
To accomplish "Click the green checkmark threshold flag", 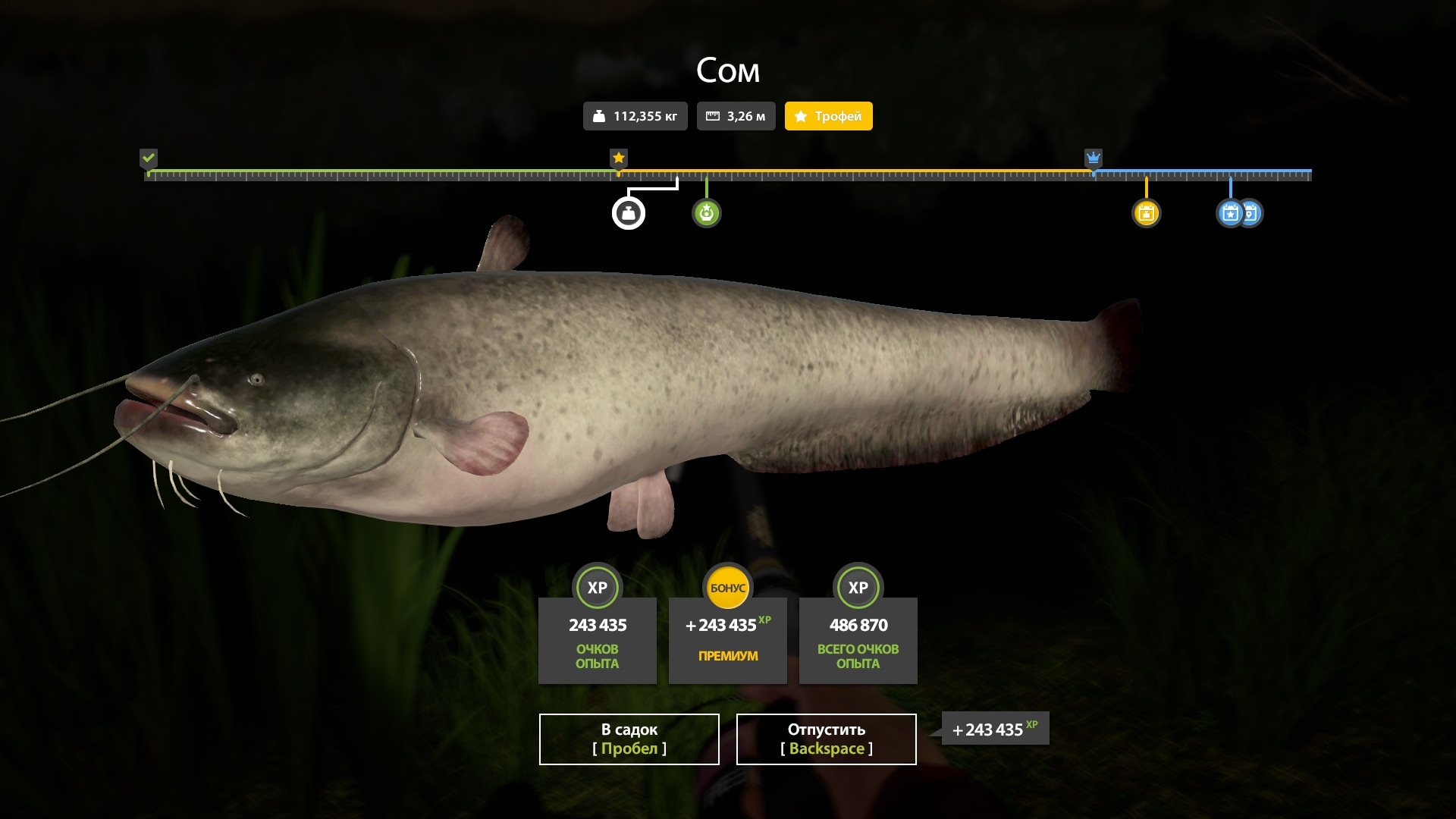I will (x=149, y=158).
